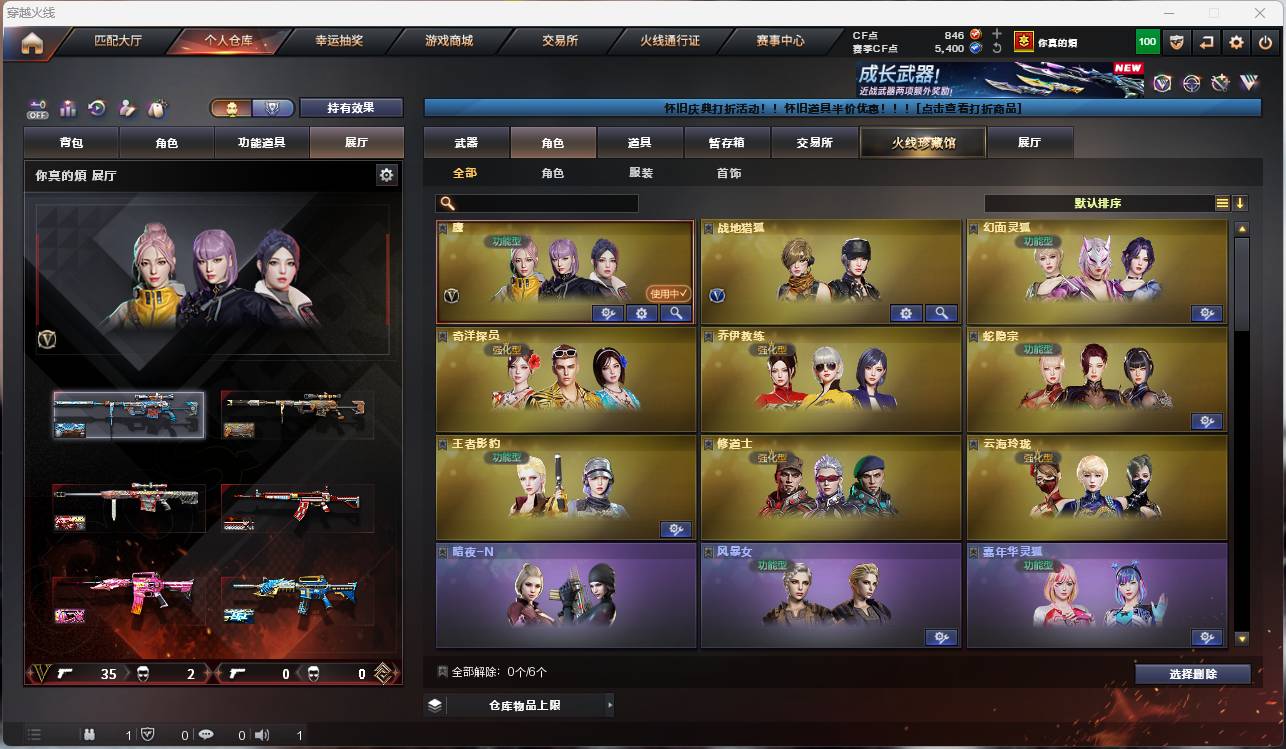Switch to the 火线珍藏馆 tab
Image resolution: width=1286 pixels, height=749 pixels.
tap(921, 142)
